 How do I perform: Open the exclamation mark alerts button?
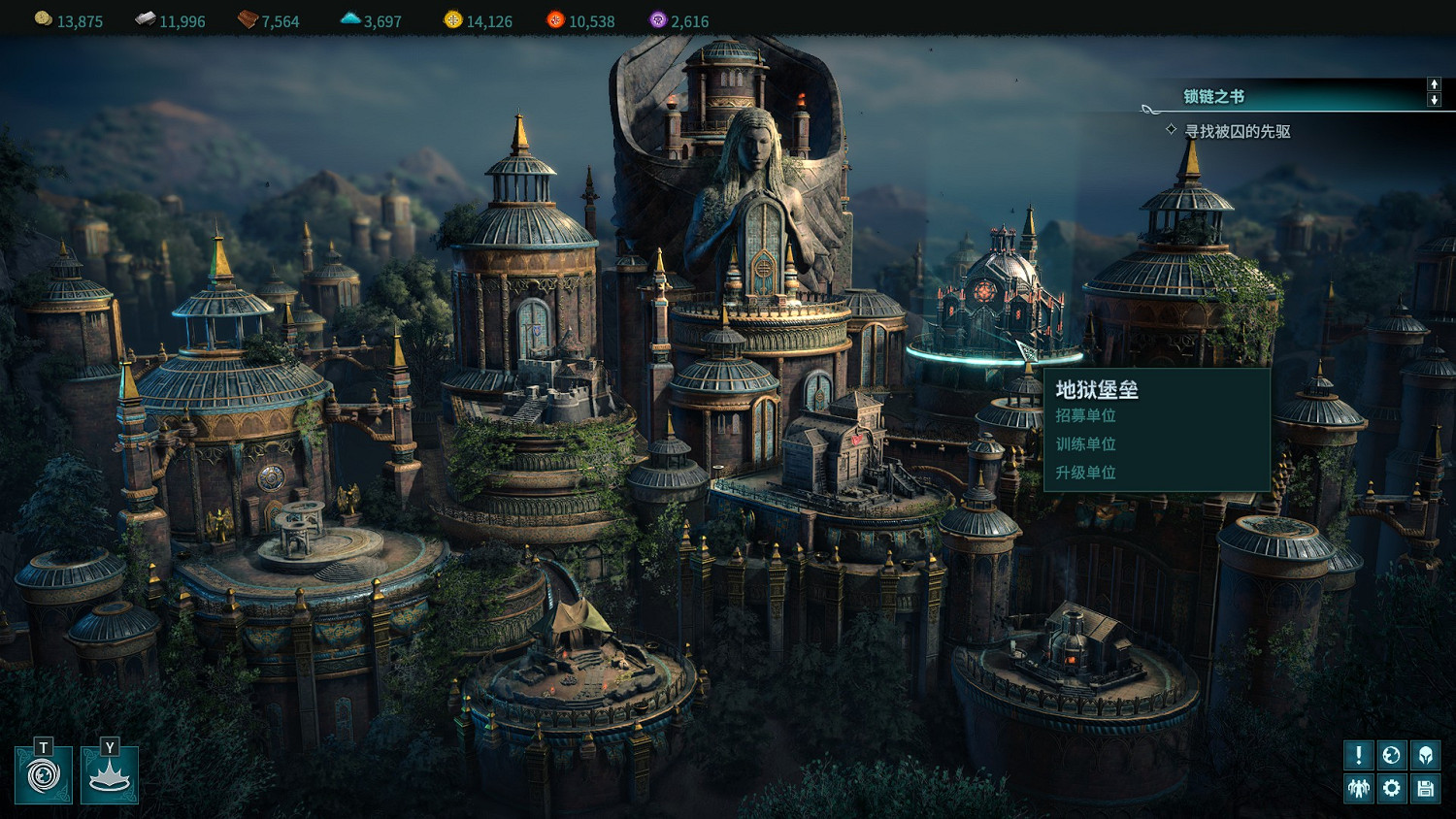point(1358,755)
